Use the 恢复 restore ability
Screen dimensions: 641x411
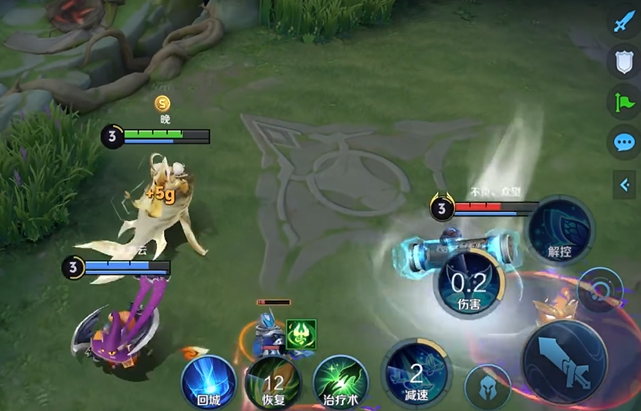272,383
